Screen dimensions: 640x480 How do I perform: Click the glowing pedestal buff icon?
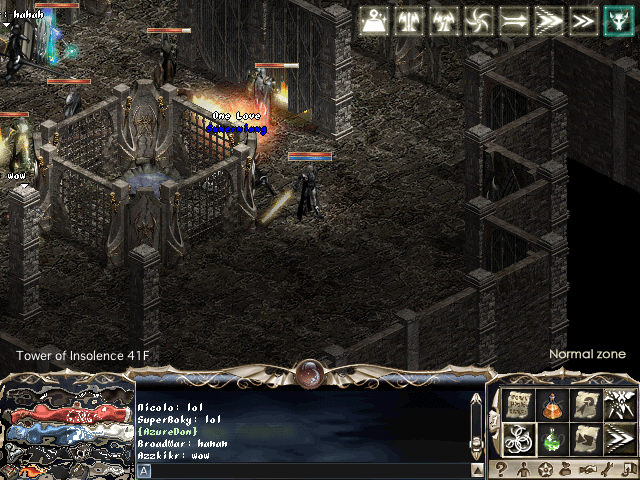point(375,20)
